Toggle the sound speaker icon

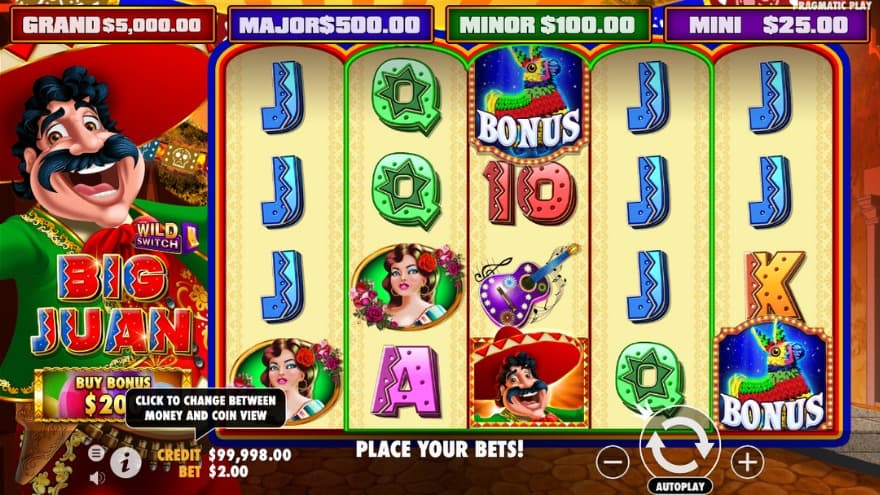[x=97, y=477]
